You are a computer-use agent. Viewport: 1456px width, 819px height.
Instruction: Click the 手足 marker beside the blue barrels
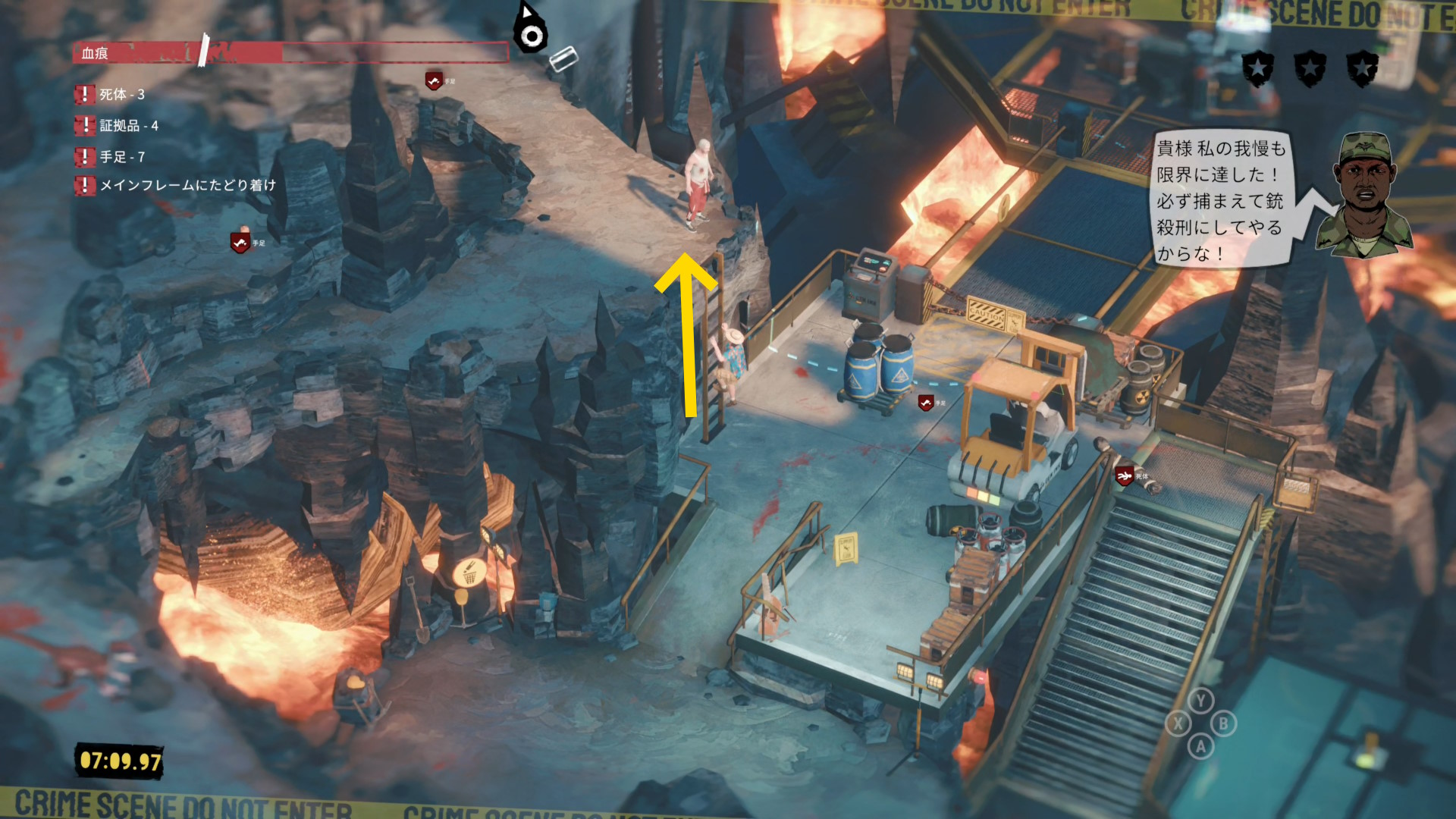point(926,403)
